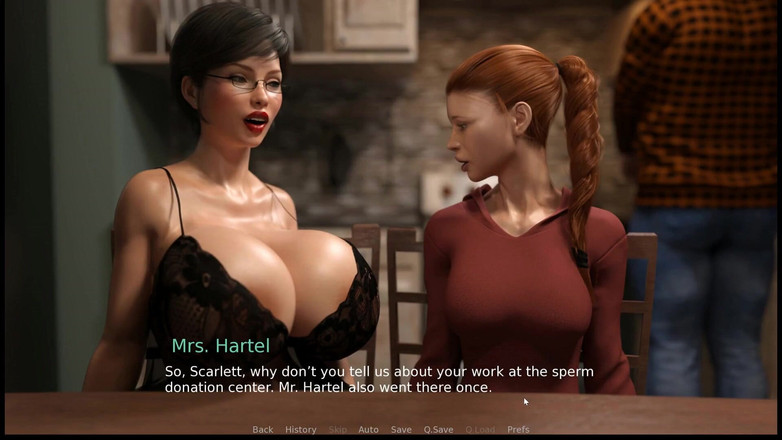Viewport: 782px width, 440px height.
Task: Open the dialogue History log
Action: tap(300, 430)
